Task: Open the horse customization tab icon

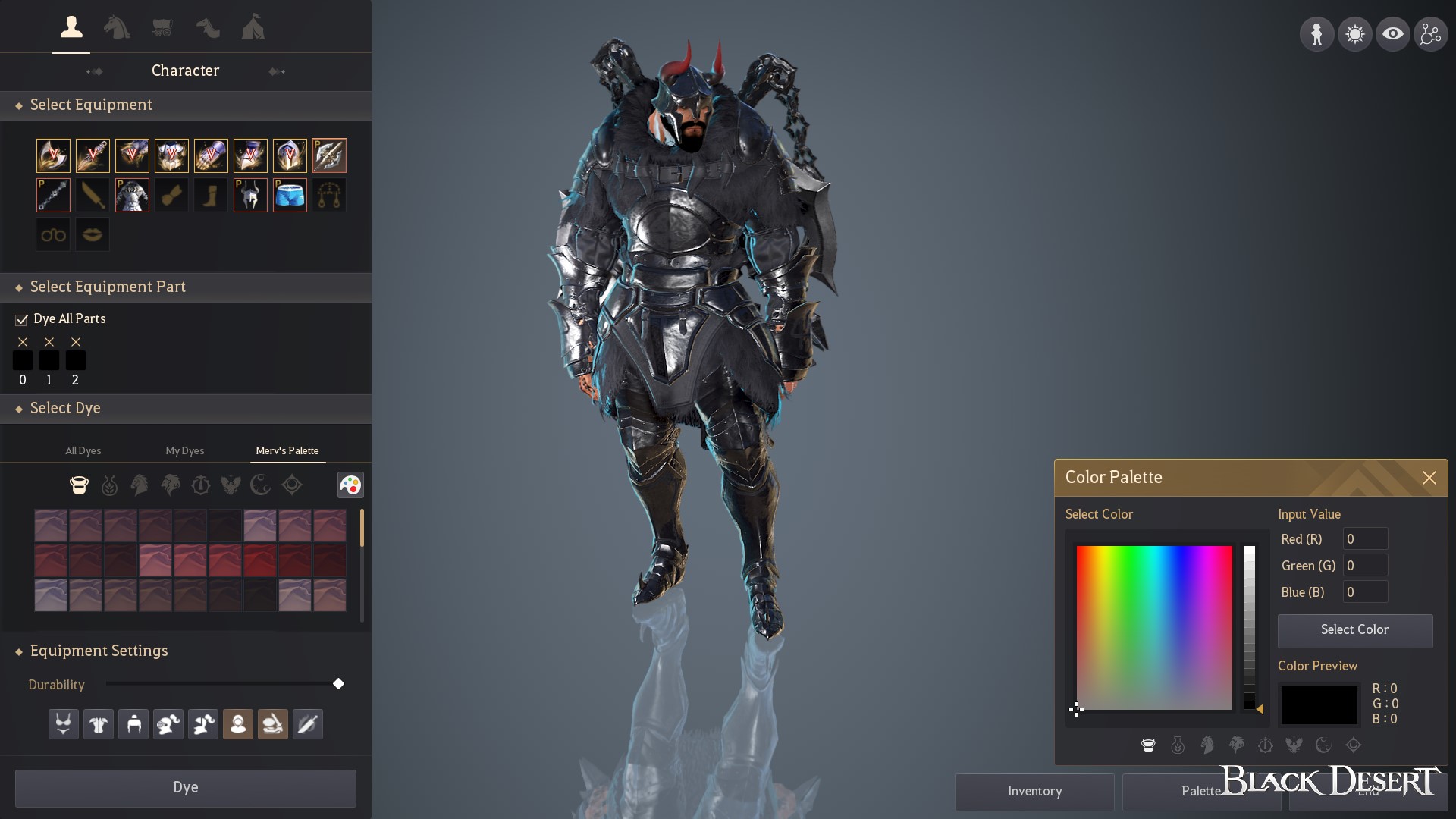Action: [117, 28]
